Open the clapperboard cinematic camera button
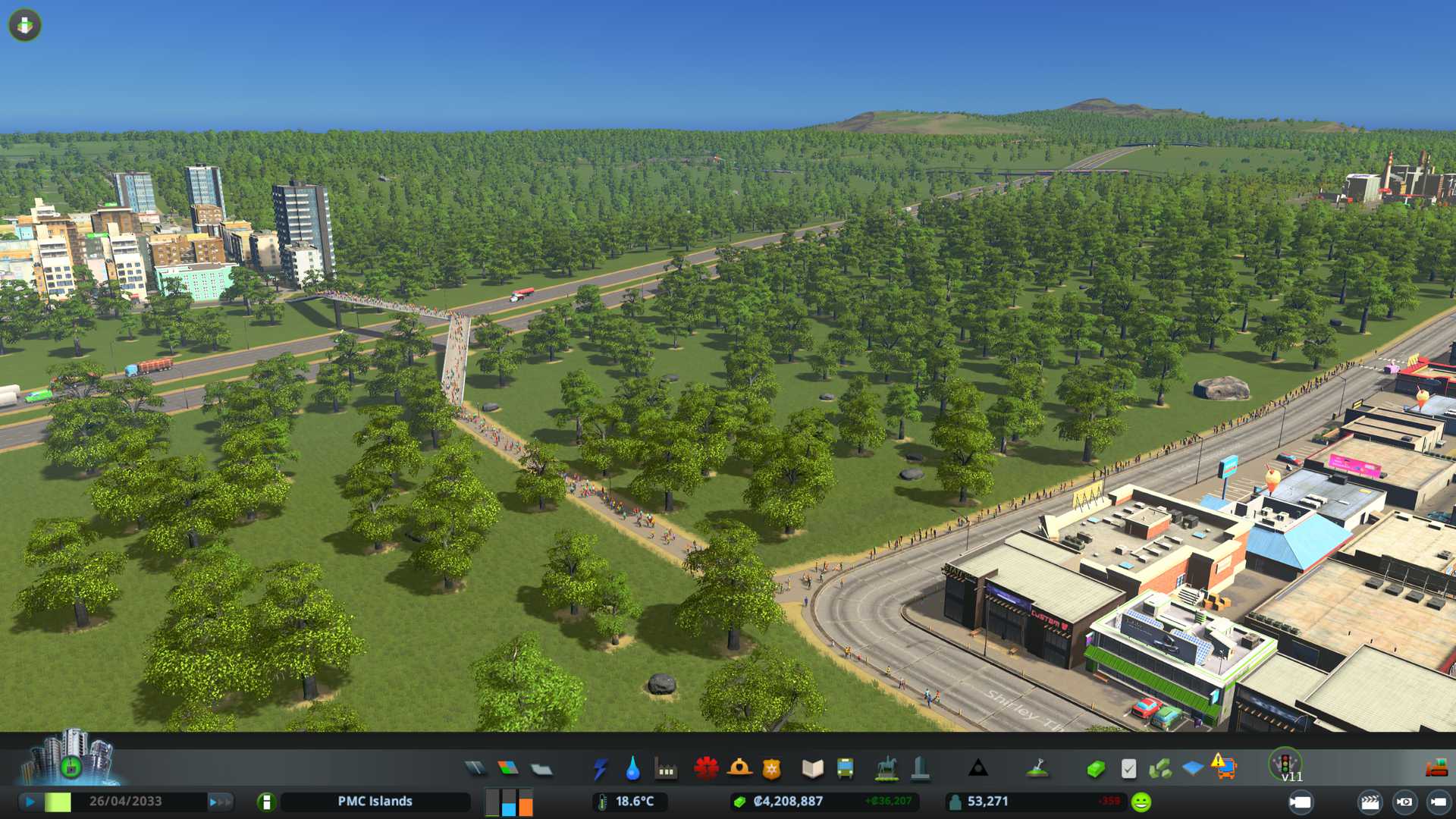The width and height of the screenshot is (1456, 819). click(1370, 802)
